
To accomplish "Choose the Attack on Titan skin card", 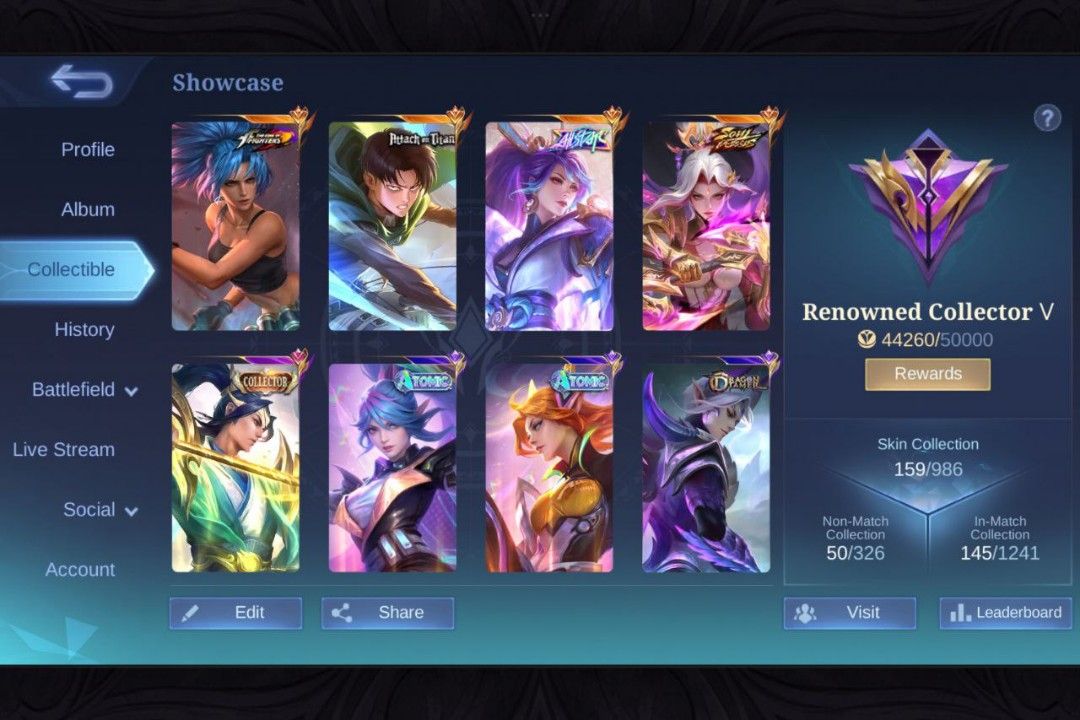I will 392,226.
